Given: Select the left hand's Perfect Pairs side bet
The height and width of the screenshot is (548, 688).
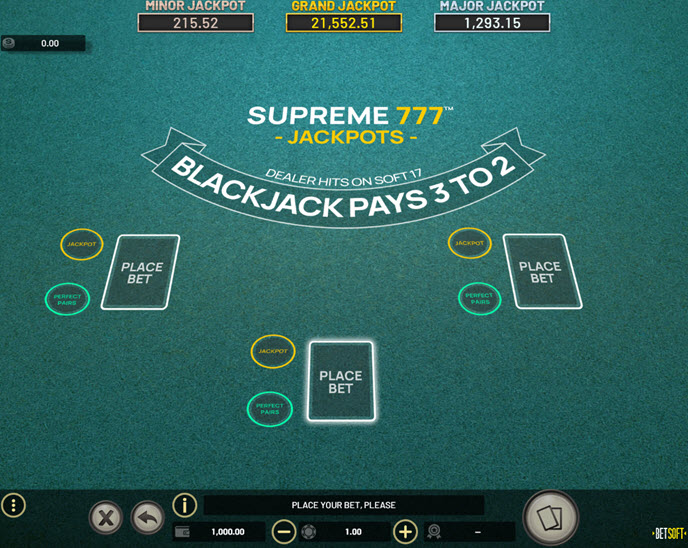Looking at the screenshot, I should [x=68, y=298].
